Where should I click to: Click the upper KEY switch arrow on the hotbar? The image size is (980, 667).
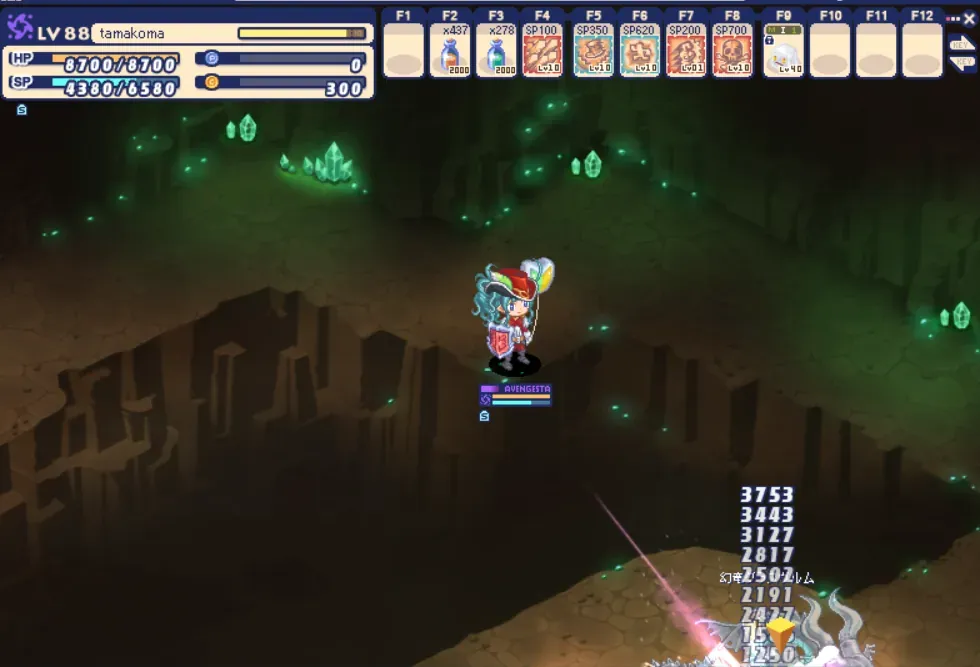coord(961,45)
